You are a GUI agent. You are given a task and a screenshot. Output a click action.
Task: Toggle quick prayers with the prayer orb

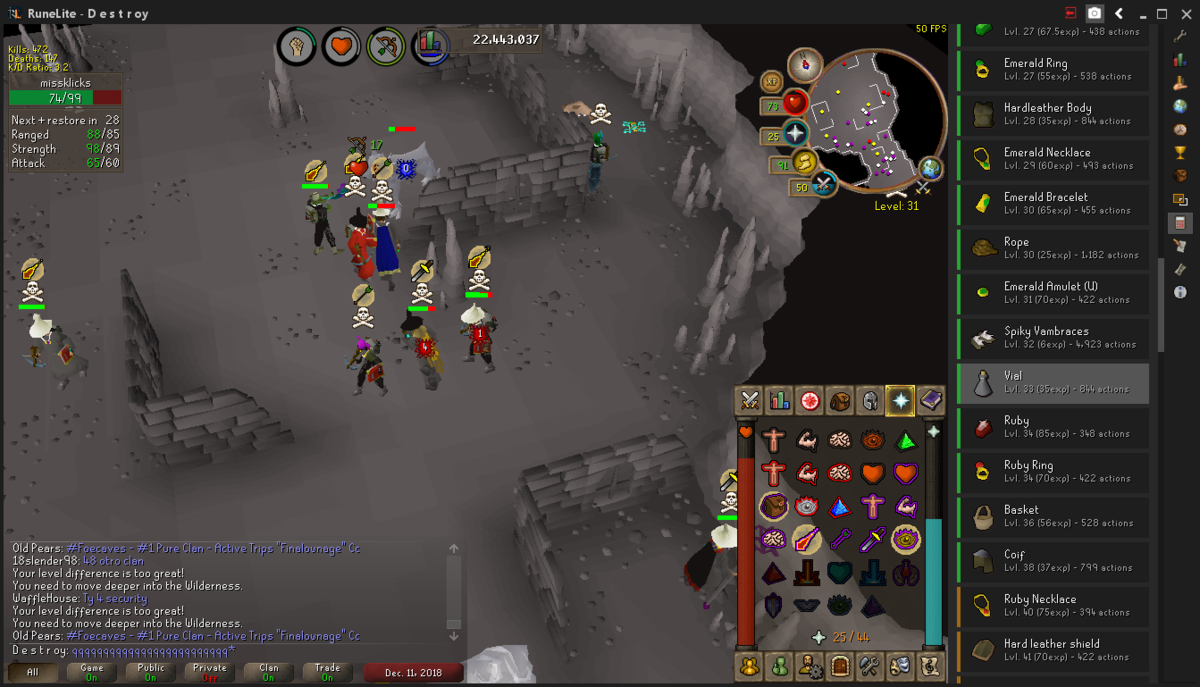point(795,134)
